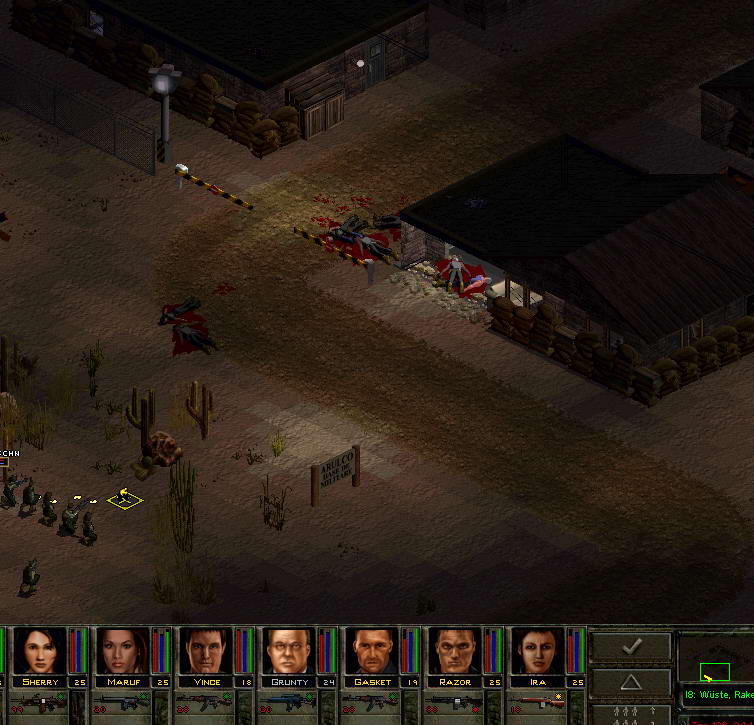Select Grunty's blue rifle slot
This screenshot has height=725, width=754.
point(289,703)
